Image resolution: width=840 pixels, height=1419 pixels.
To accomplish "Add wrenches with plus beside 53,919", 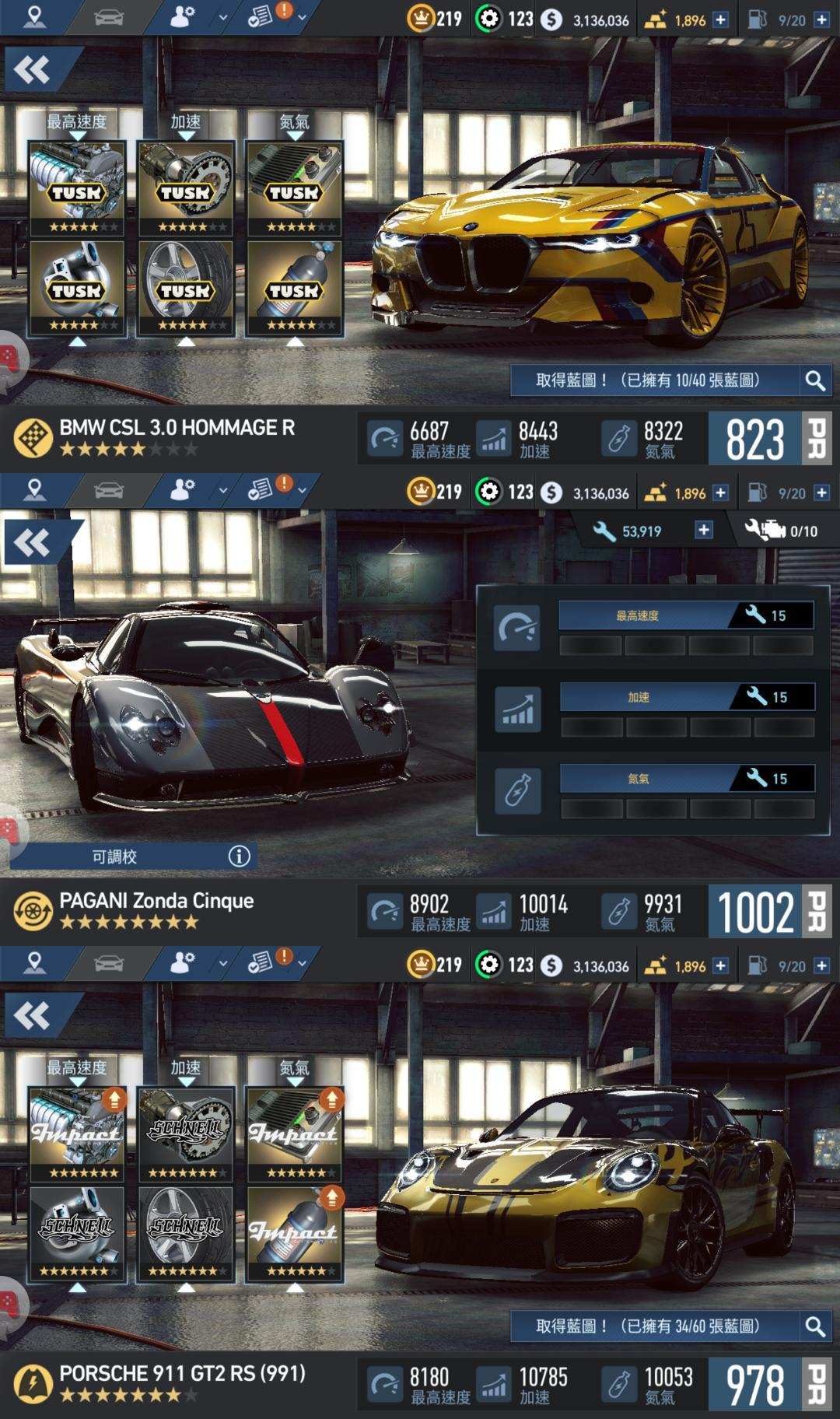I will click(x=703, y=531).
